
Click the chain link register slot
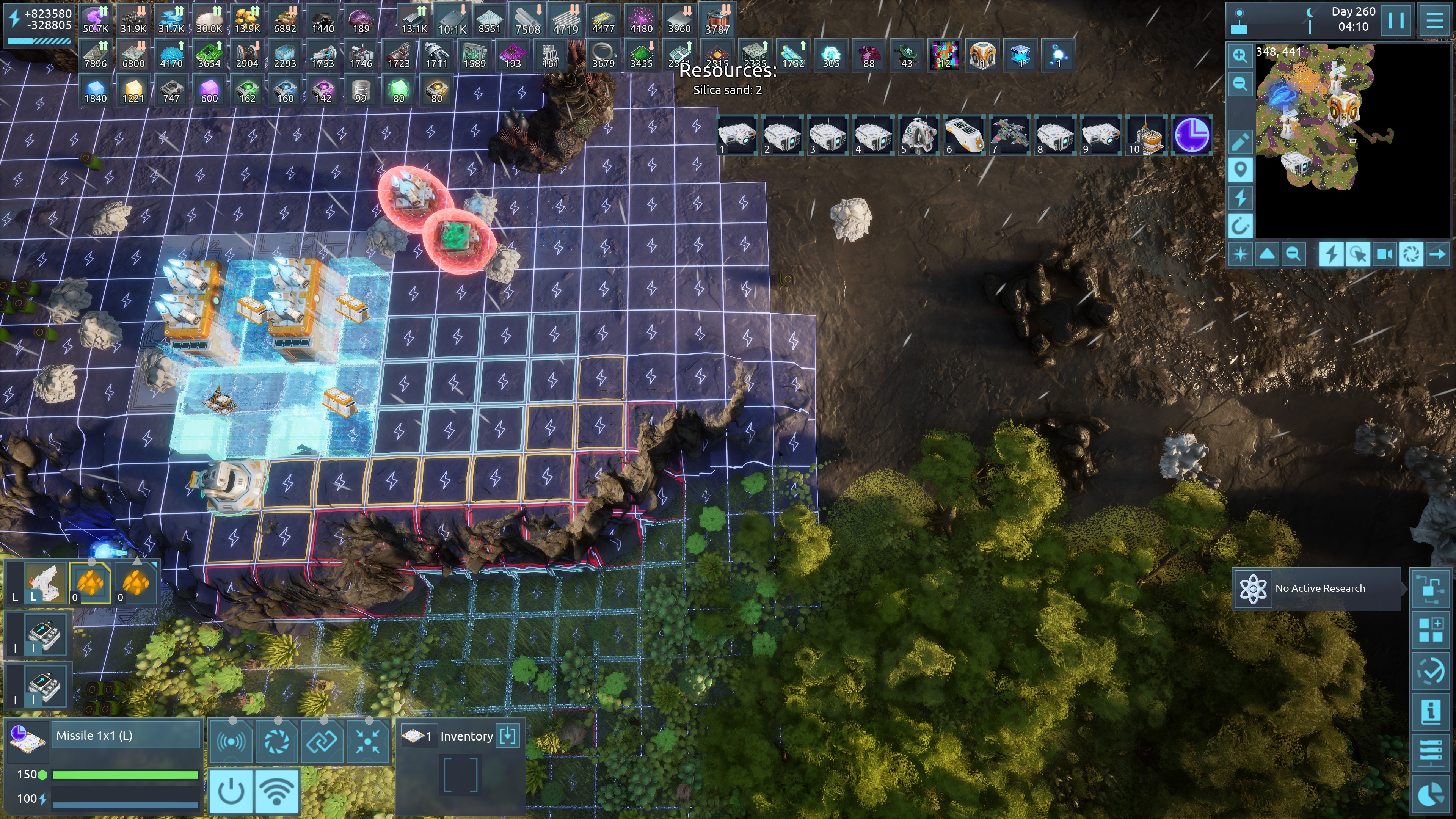322,741
